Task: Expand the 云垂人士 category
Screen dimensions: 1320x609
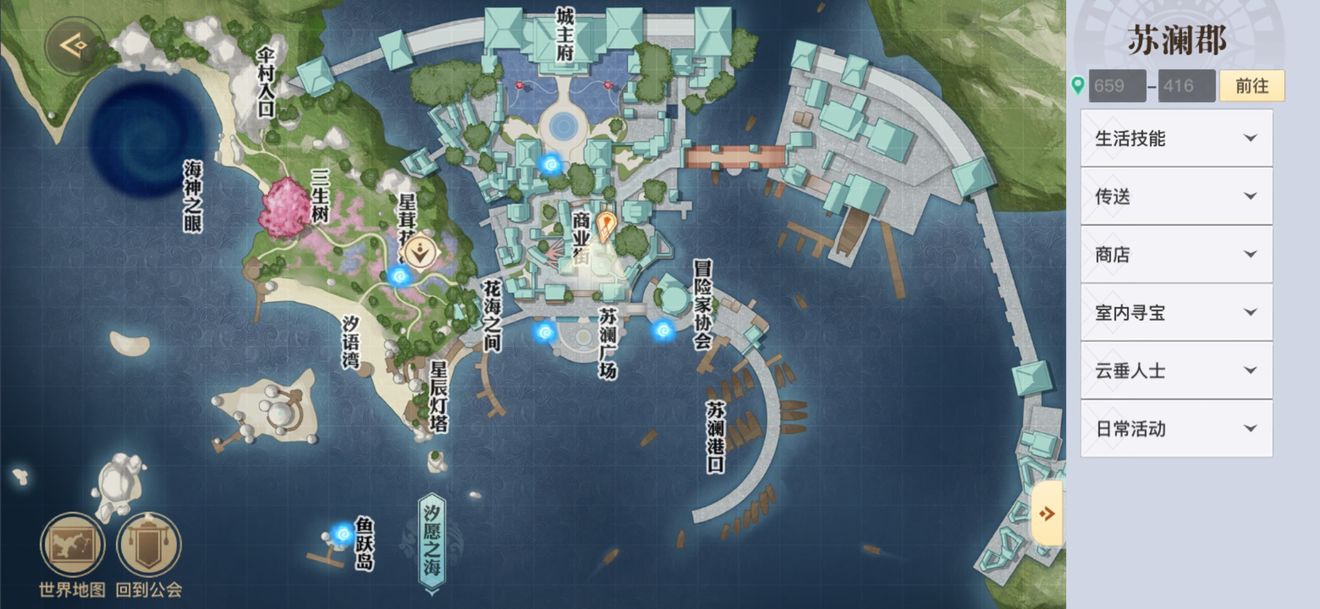Action: (1176, 371)
